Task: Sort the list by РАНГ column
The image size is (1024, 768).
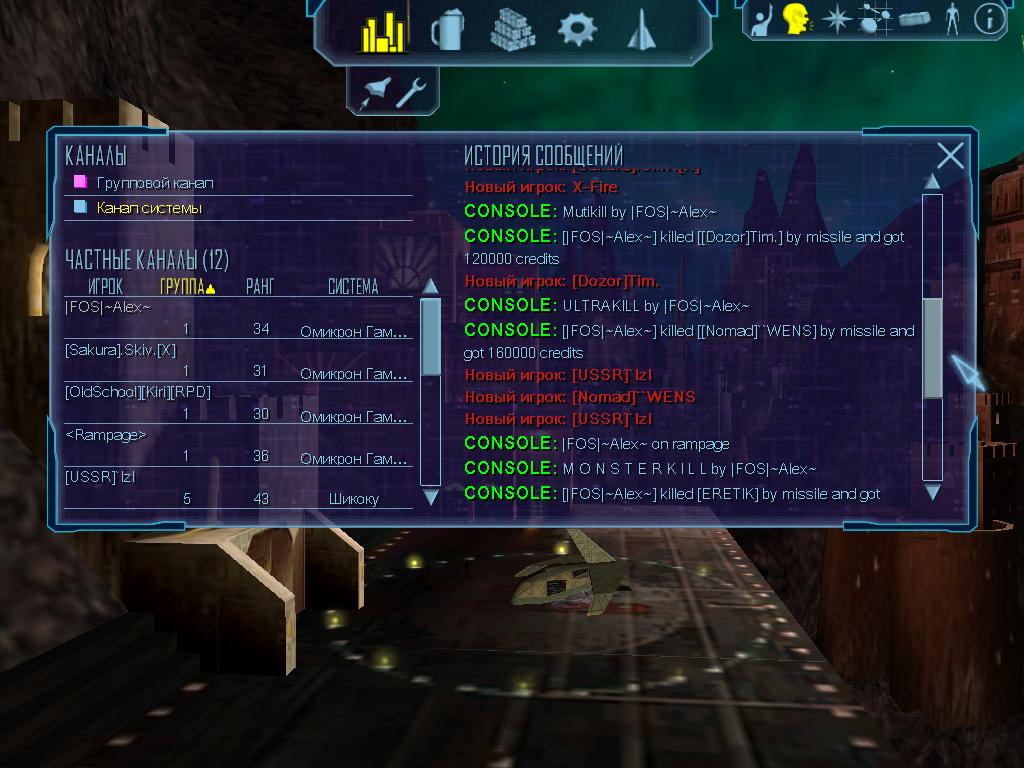Action: click(x=260, y=287)
